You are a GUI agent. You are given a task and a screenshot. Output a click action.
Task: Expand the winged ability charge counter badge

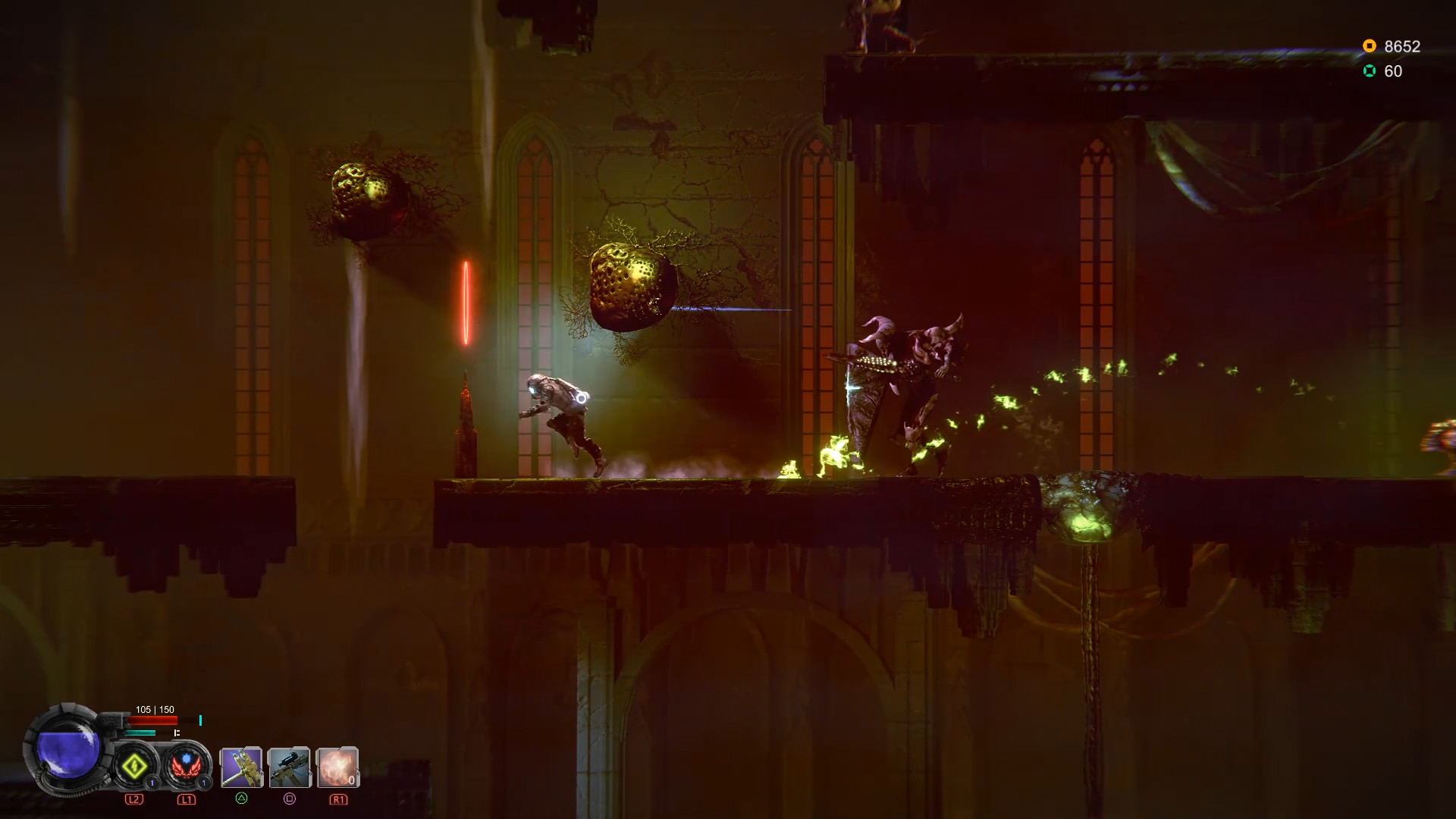coord(203,783)
